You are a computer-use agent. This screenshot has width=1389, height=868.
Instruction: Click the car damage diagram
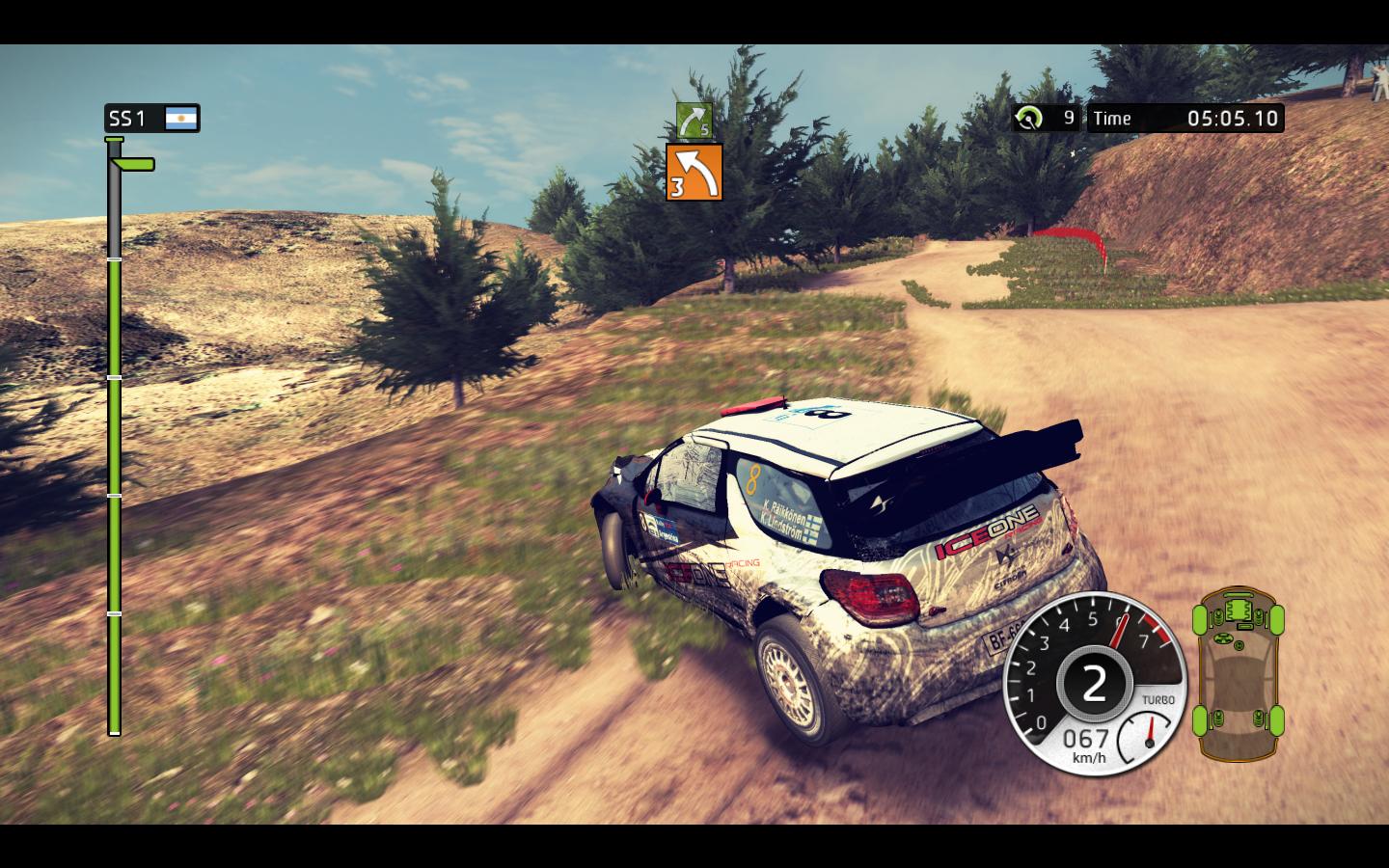click(1239, 671)
